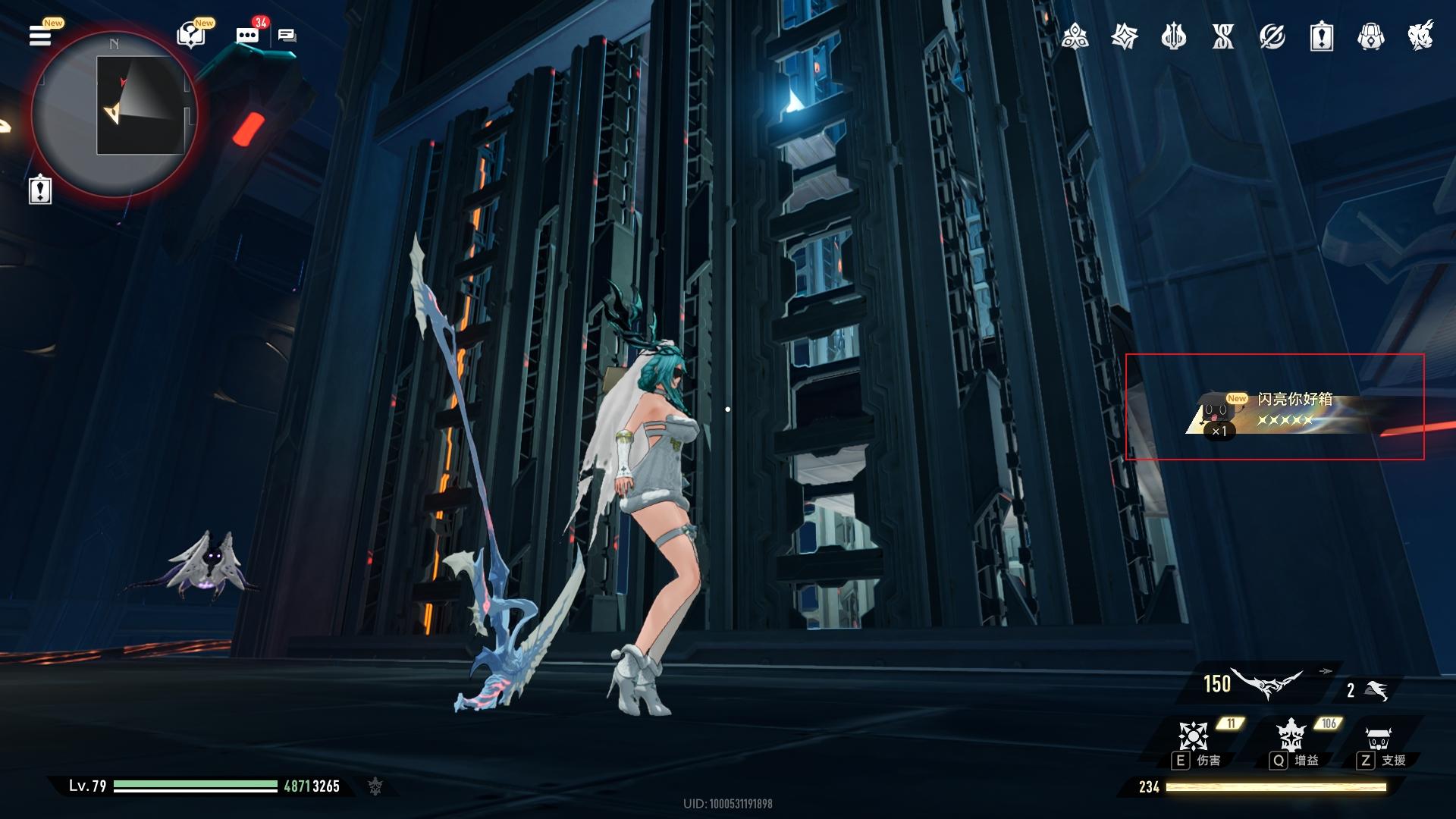Open the sword-and-wings menu icon

[1173, 36]
